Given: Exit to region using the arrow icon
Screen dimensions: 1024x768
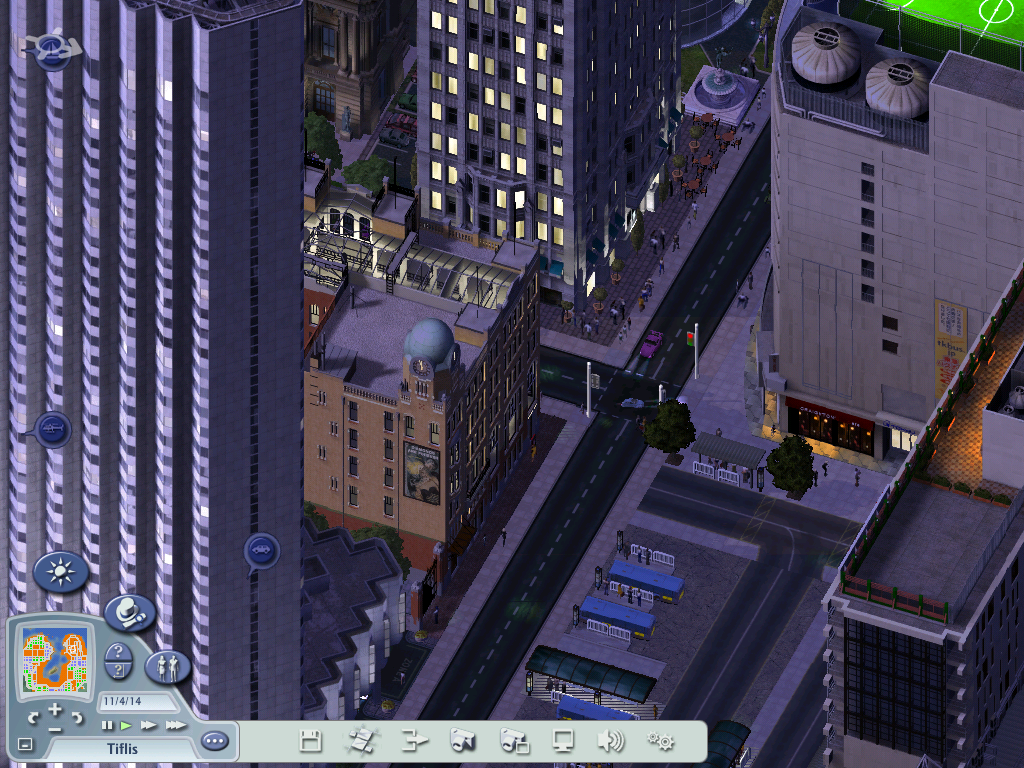Looking at the screenshot, I should tap(414, 741).
